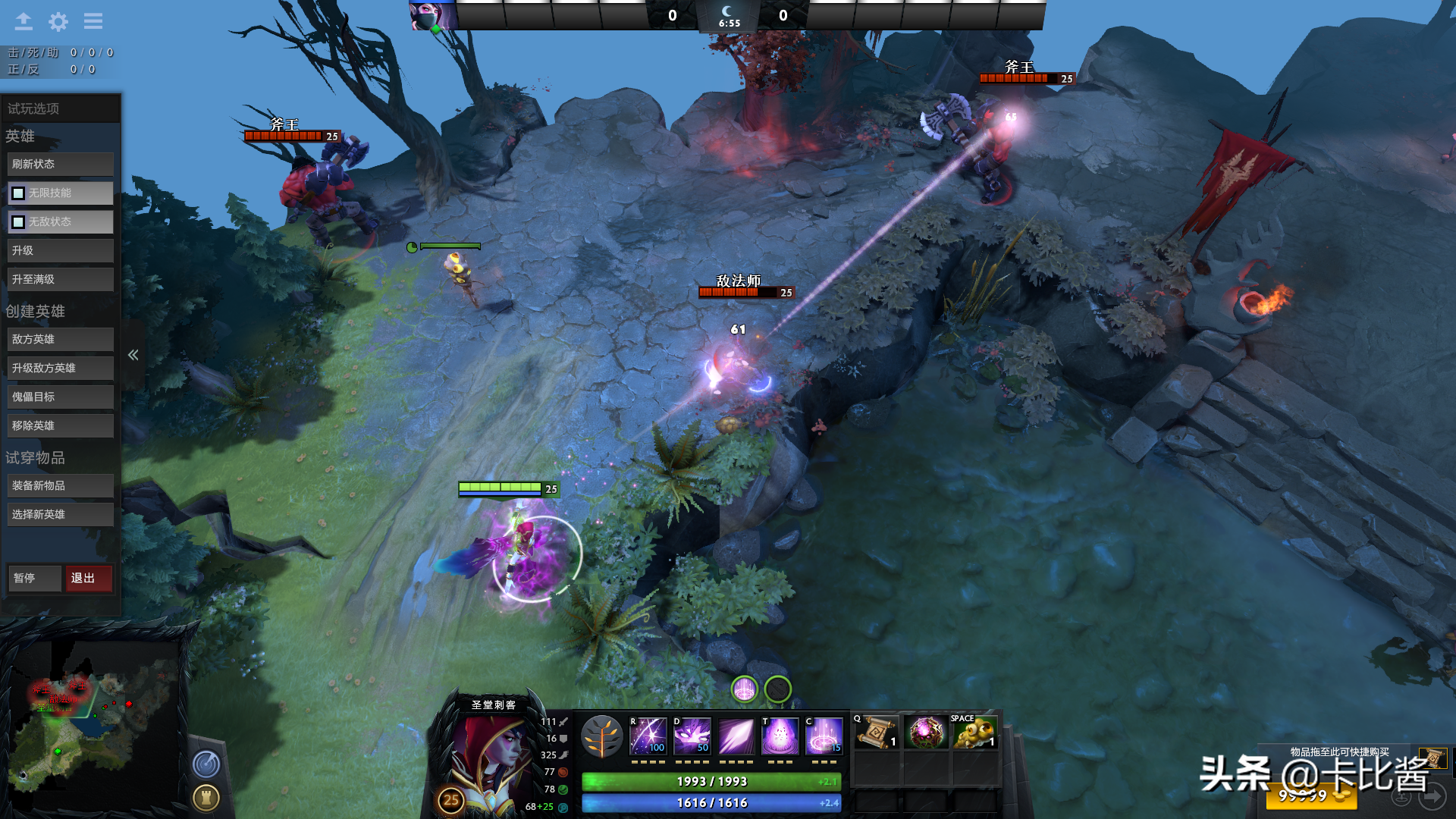Open the talent tree icon
This screenshot has width=1456, height=819.
pos(602,736)
